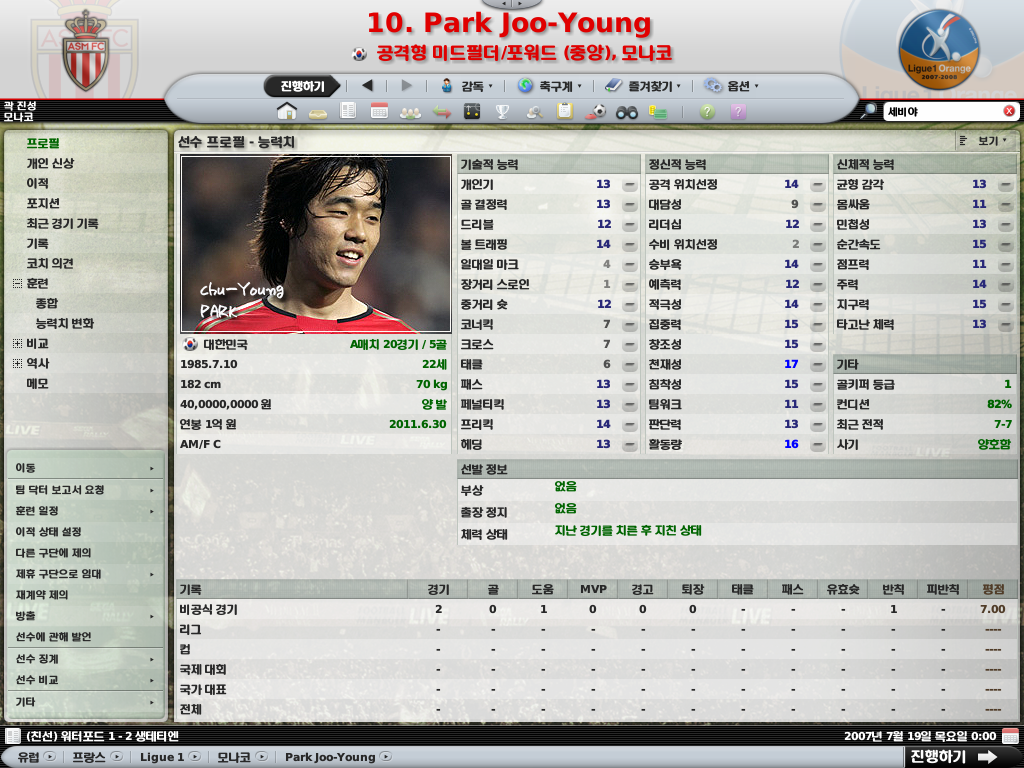Go back with the left arrow button

click(x=367, y=86)
